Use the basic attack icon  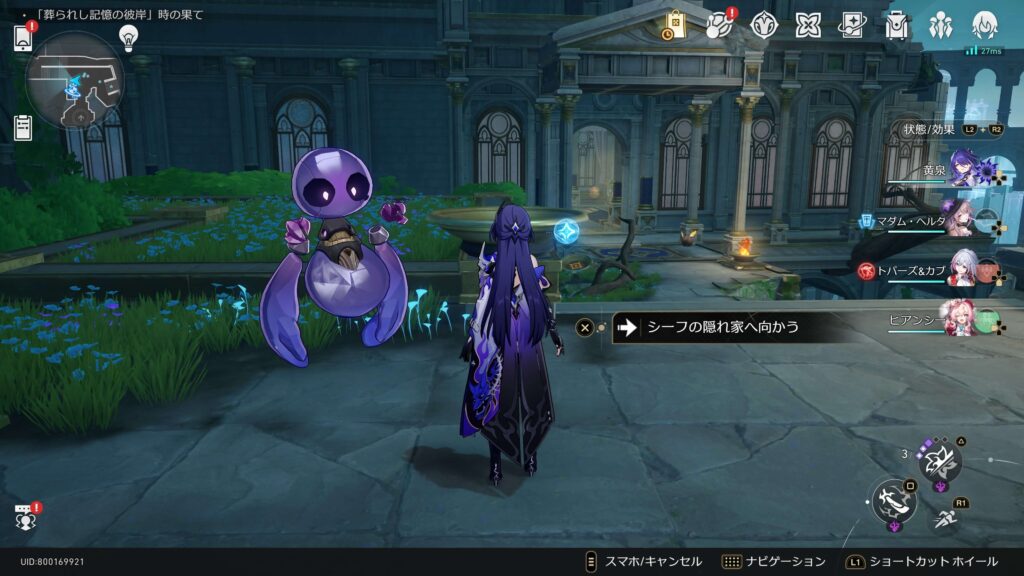click(893, 500)
